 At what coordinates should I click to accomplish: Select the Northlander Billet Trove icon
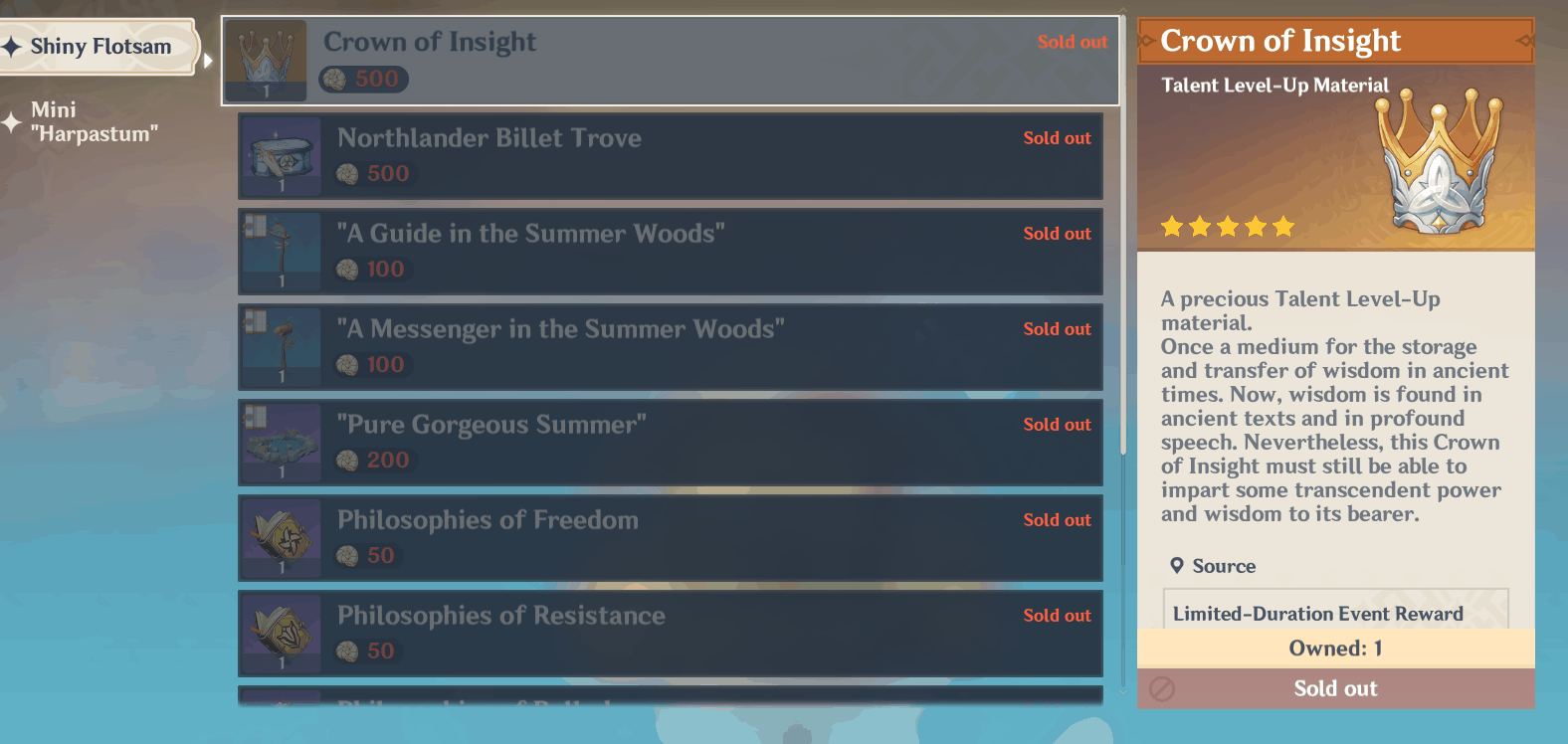click(280, 156)
